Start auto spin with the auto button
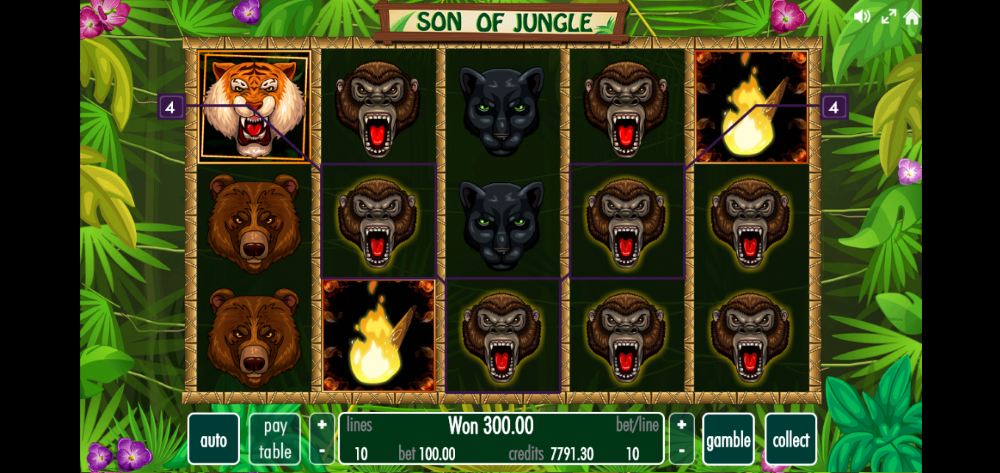Screen dimensions: 1000x473 (x=213, y=440)
